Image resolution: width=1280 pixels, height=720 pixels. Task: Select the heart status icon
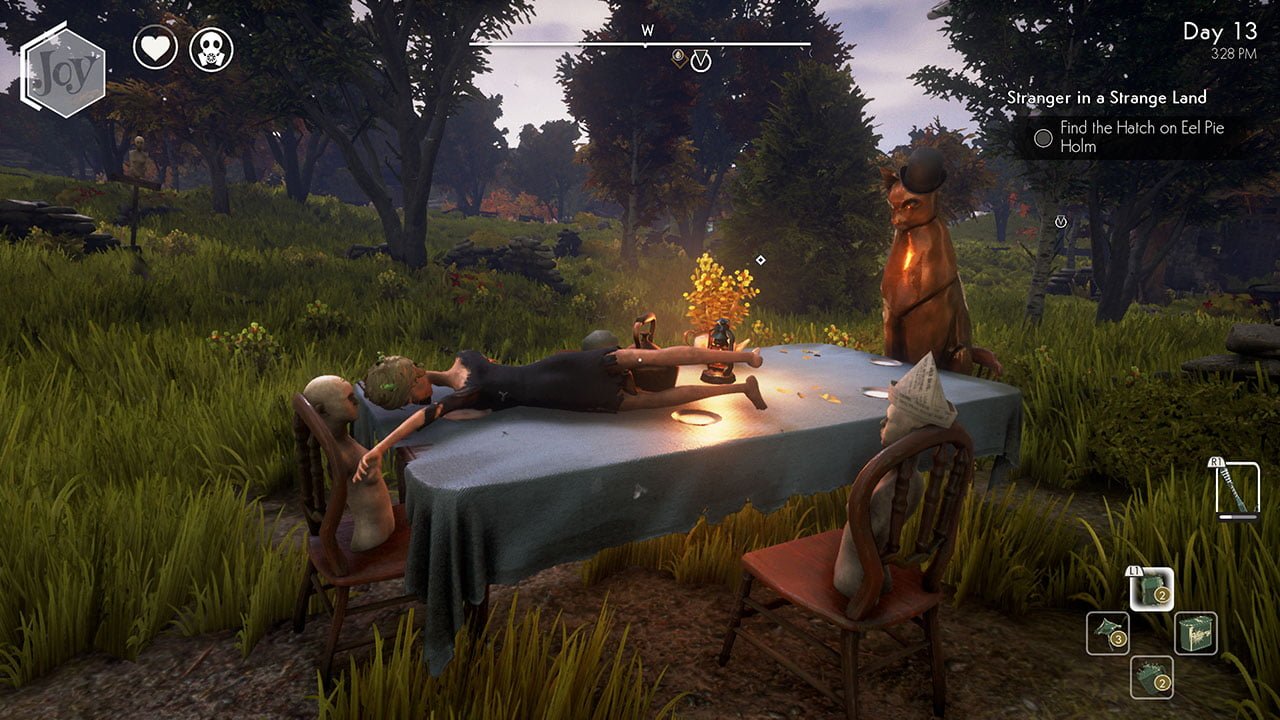155,48
